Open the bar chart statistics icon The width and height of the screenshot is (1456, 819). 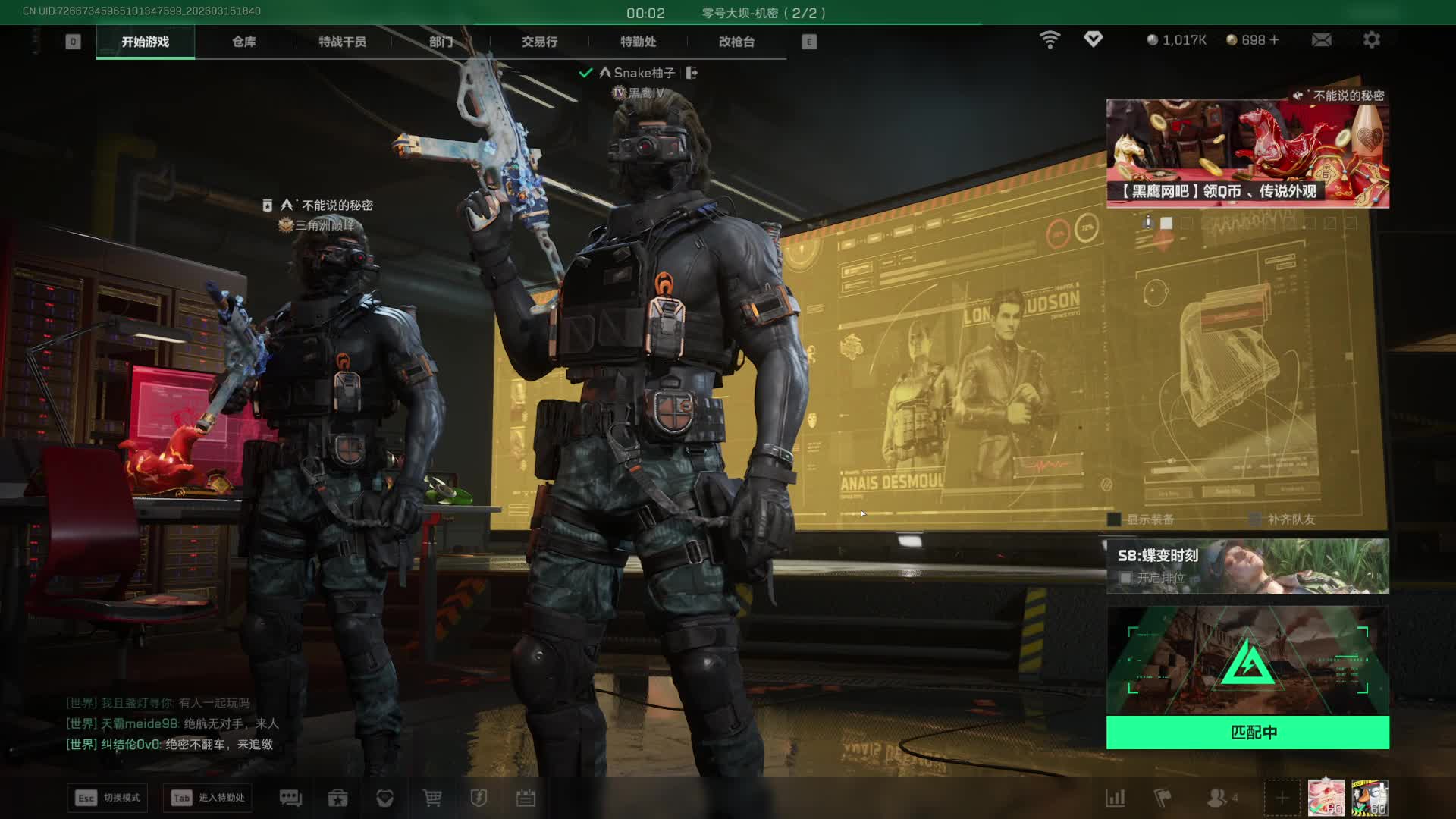click(1116, 798)
